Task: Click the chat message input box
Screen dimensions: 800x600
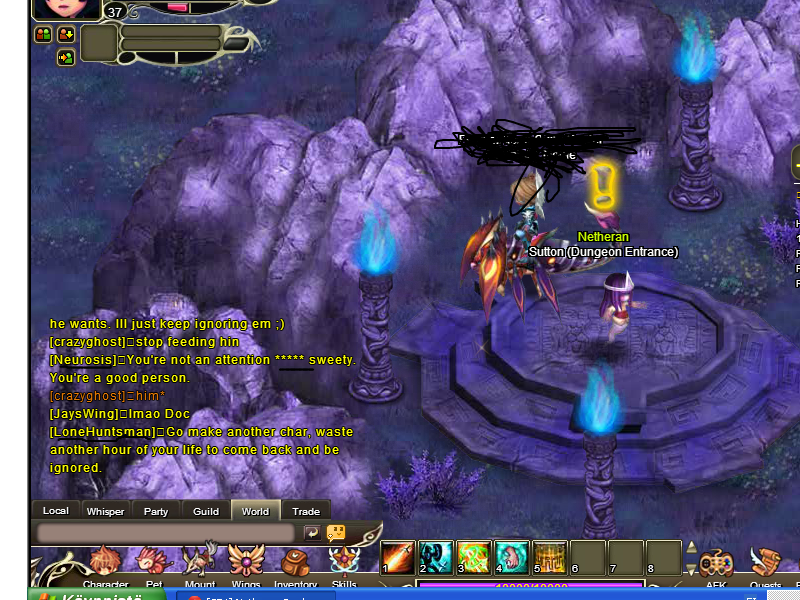Action: point(165,534)
